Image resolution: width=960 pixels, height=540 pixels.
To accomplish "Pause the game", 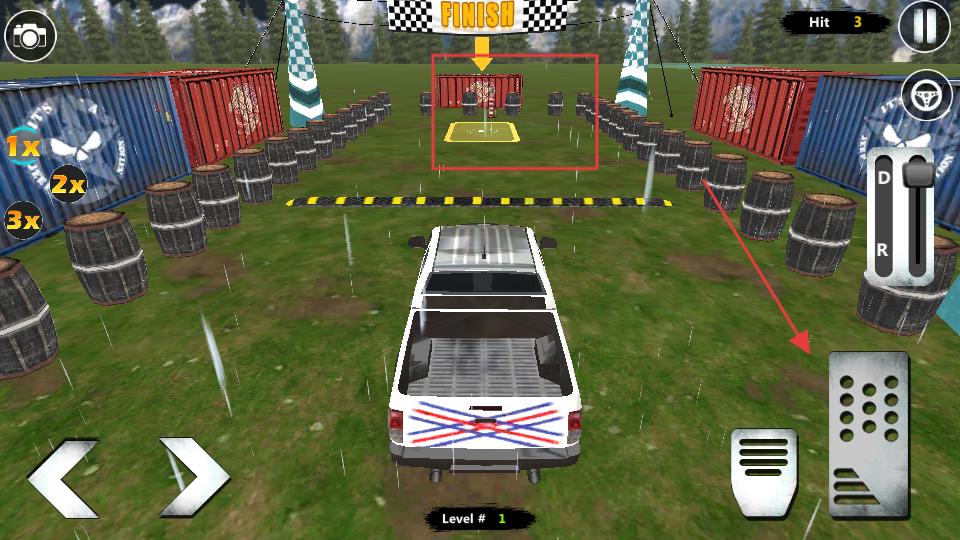I will (924, 28).
